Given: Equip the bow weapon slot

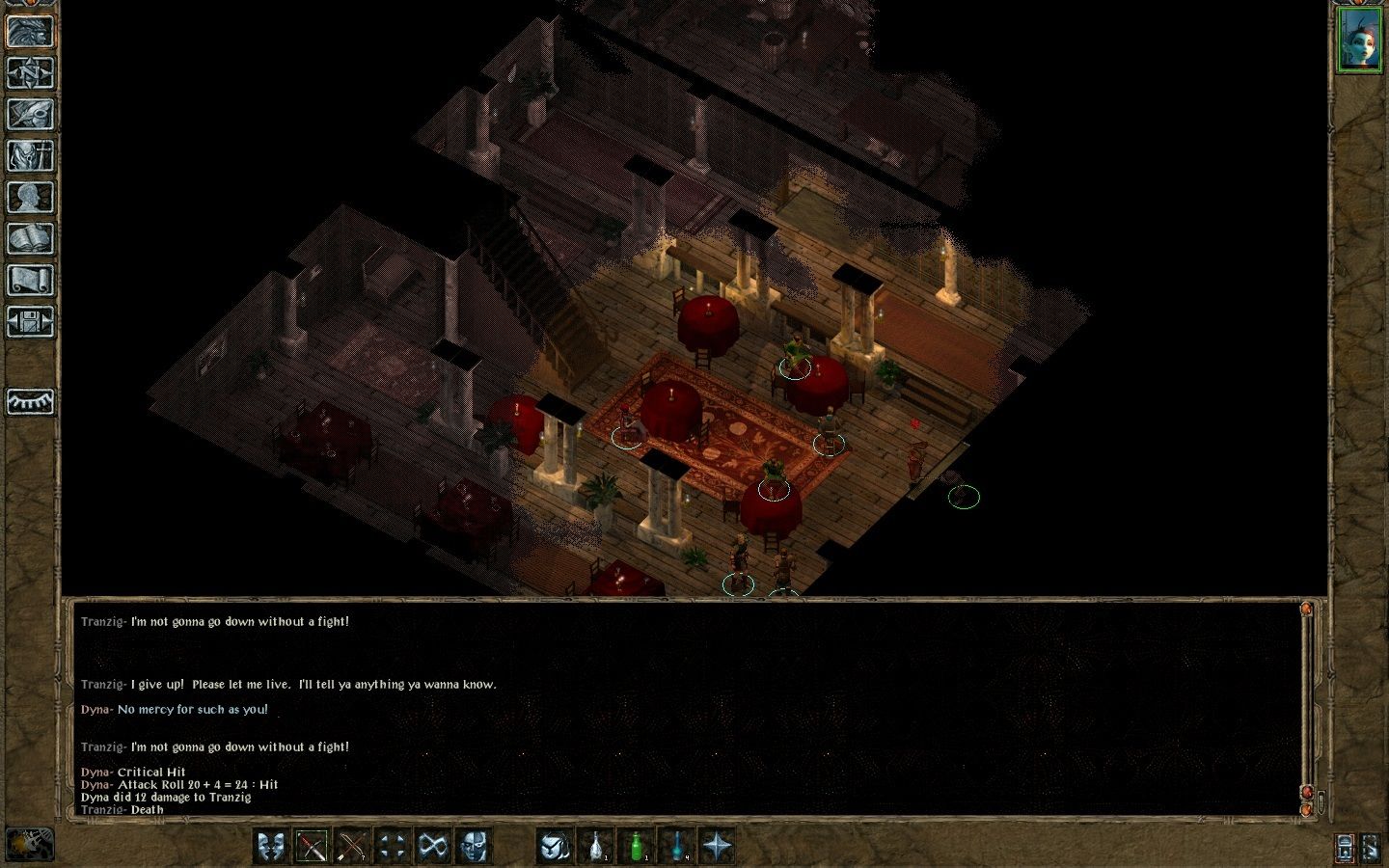Looking at the screenshot, I should (x=353, y=847).
